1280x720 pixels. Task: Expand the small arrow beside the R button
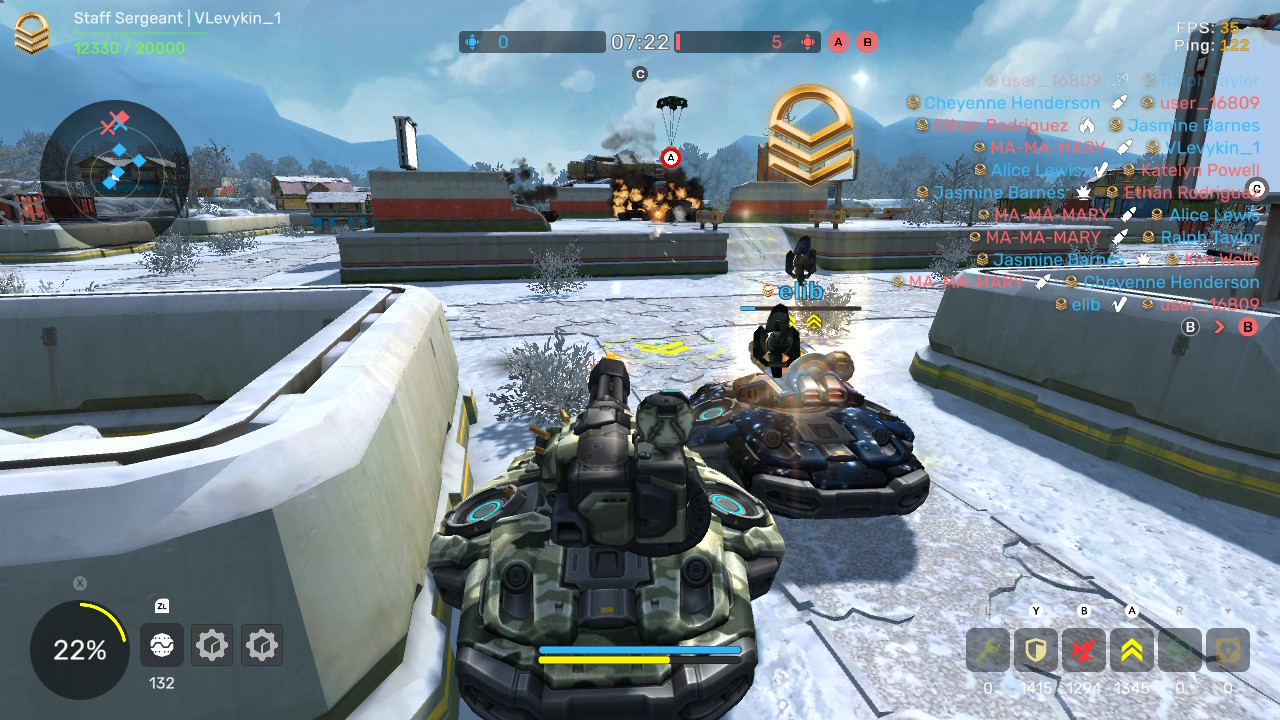(1228, 610)
